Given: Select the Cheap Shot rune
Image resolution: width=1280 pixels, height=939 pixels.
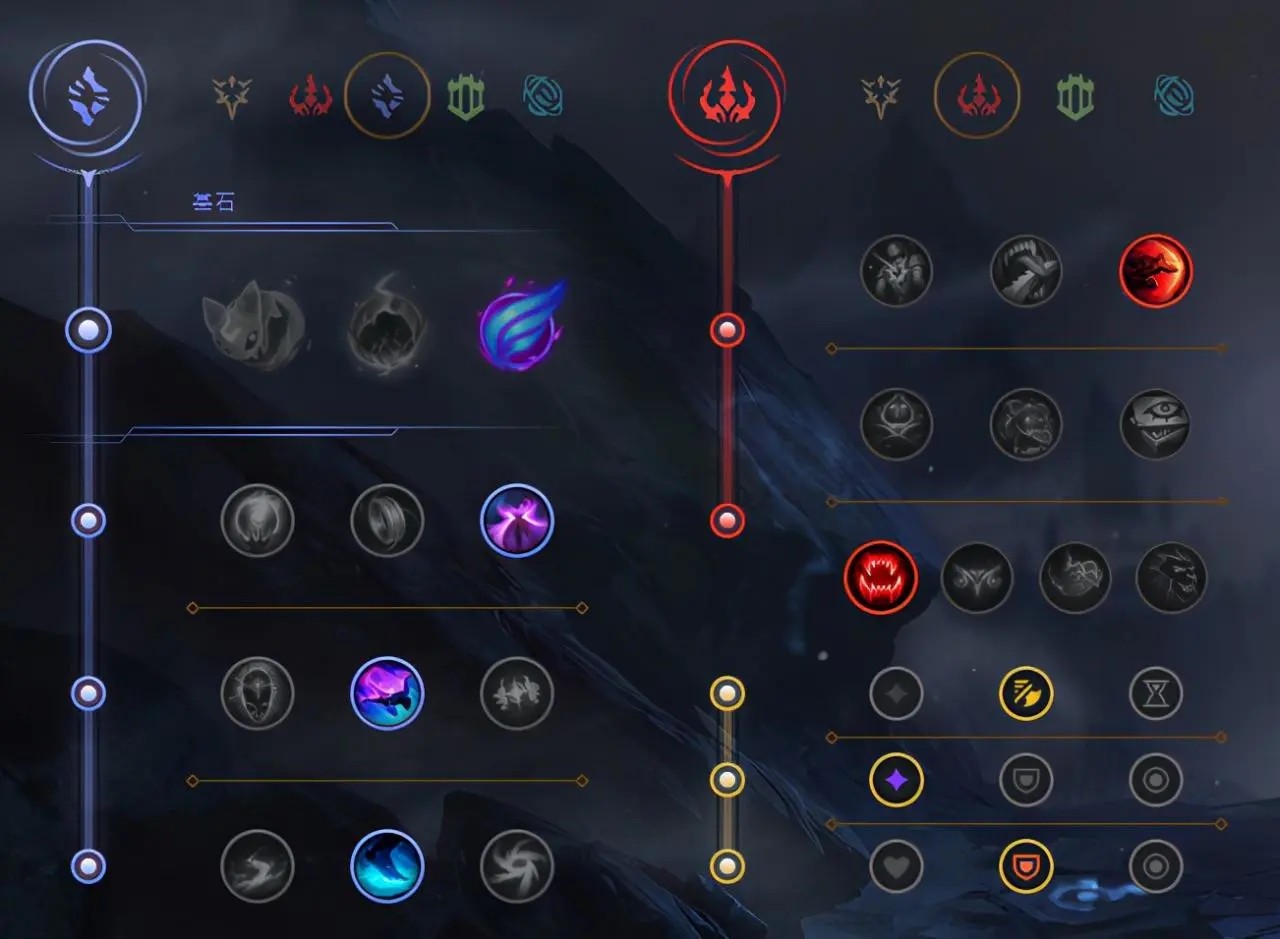Looking at the screenshot, I should (x=896, y=270).
